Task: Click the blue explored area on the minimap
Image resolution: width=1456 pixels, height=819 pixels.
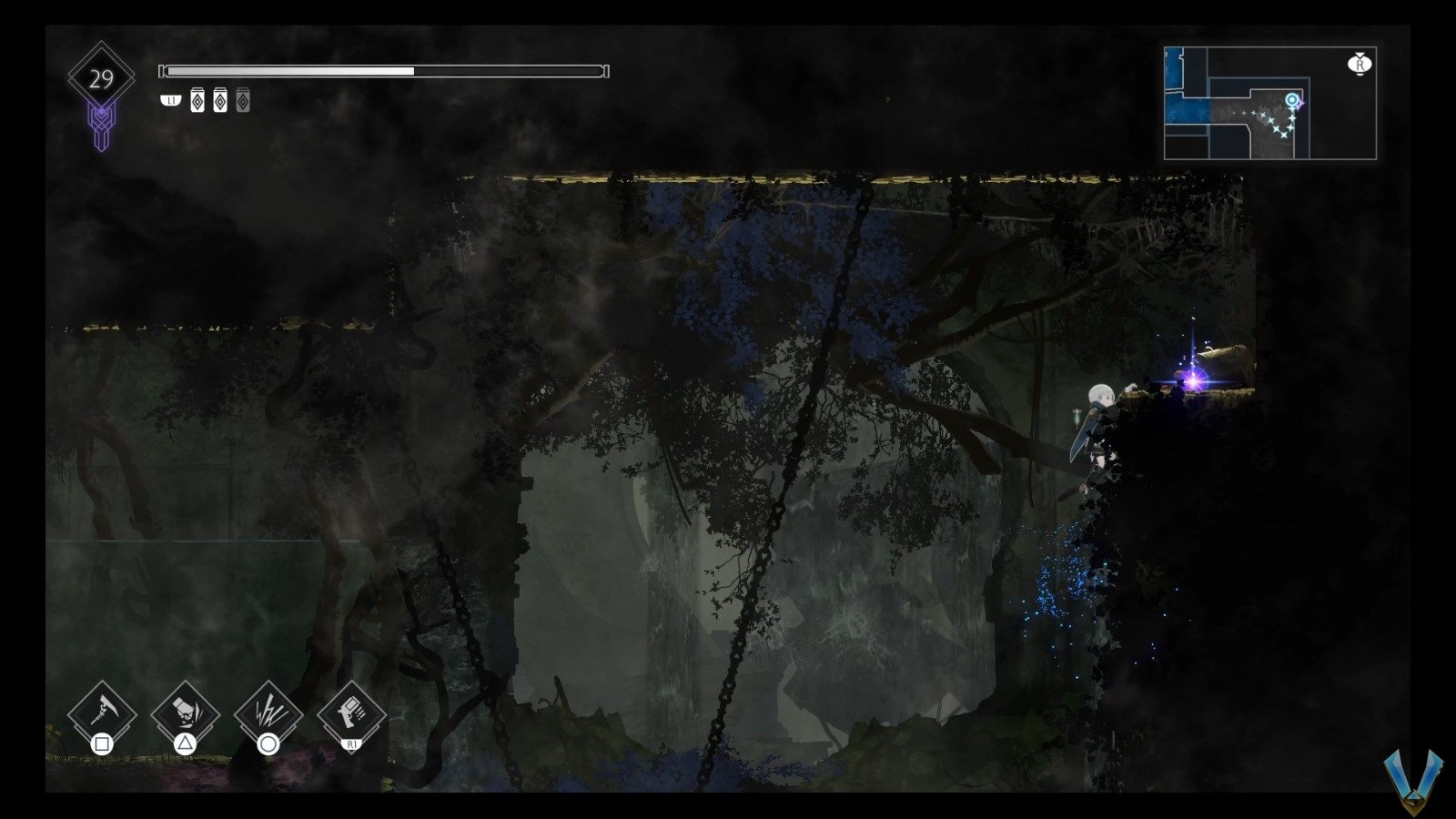Action: (1183, 109)
